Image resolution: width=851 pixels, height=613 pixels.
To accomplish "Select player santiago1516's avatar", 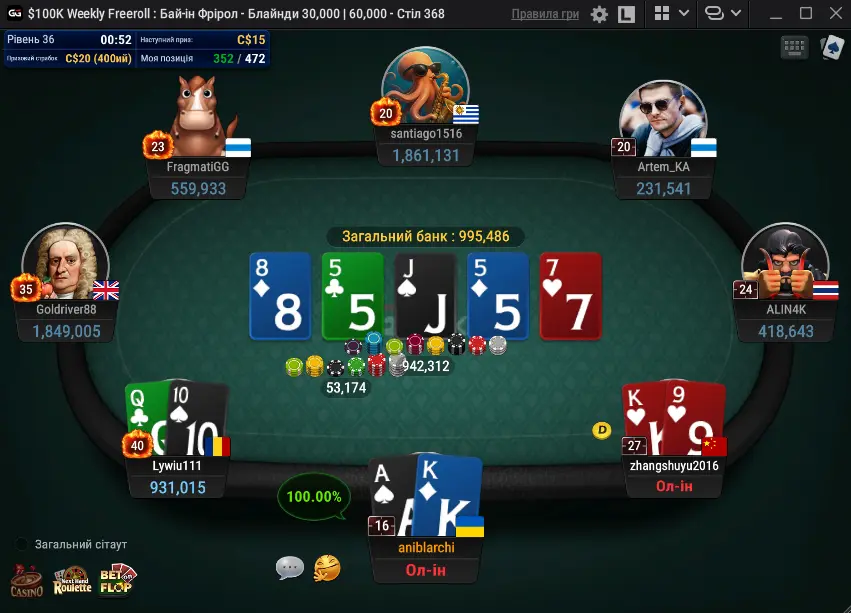I will (426, 86).
